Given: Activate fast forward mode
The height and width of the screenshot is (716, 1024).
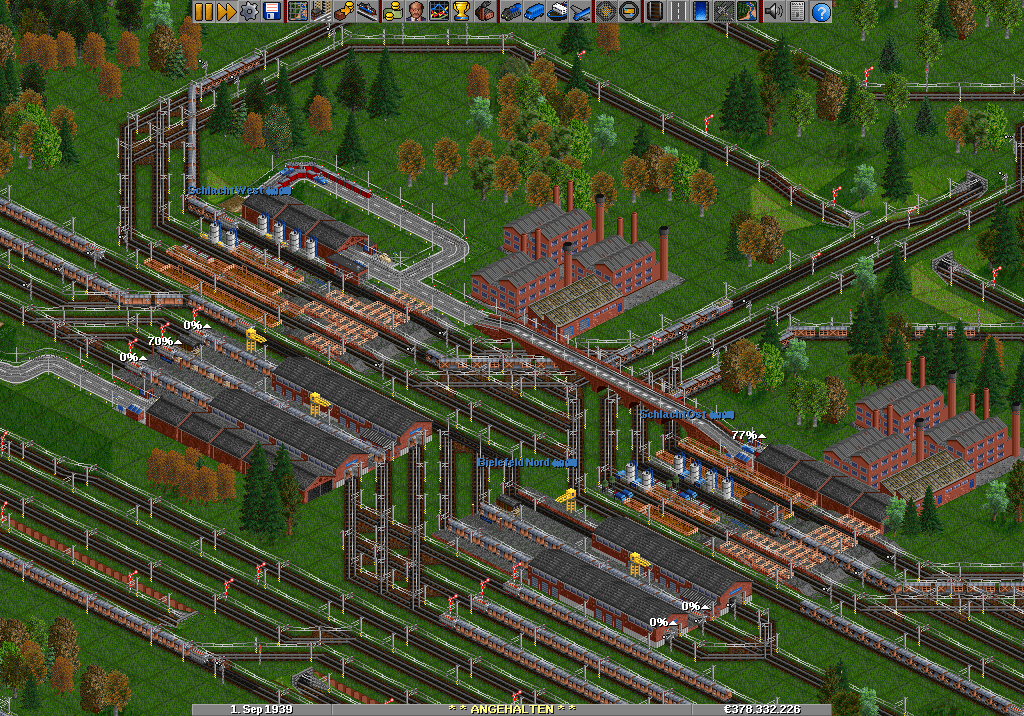Looking at the screenshot, I should coord(226,11).
